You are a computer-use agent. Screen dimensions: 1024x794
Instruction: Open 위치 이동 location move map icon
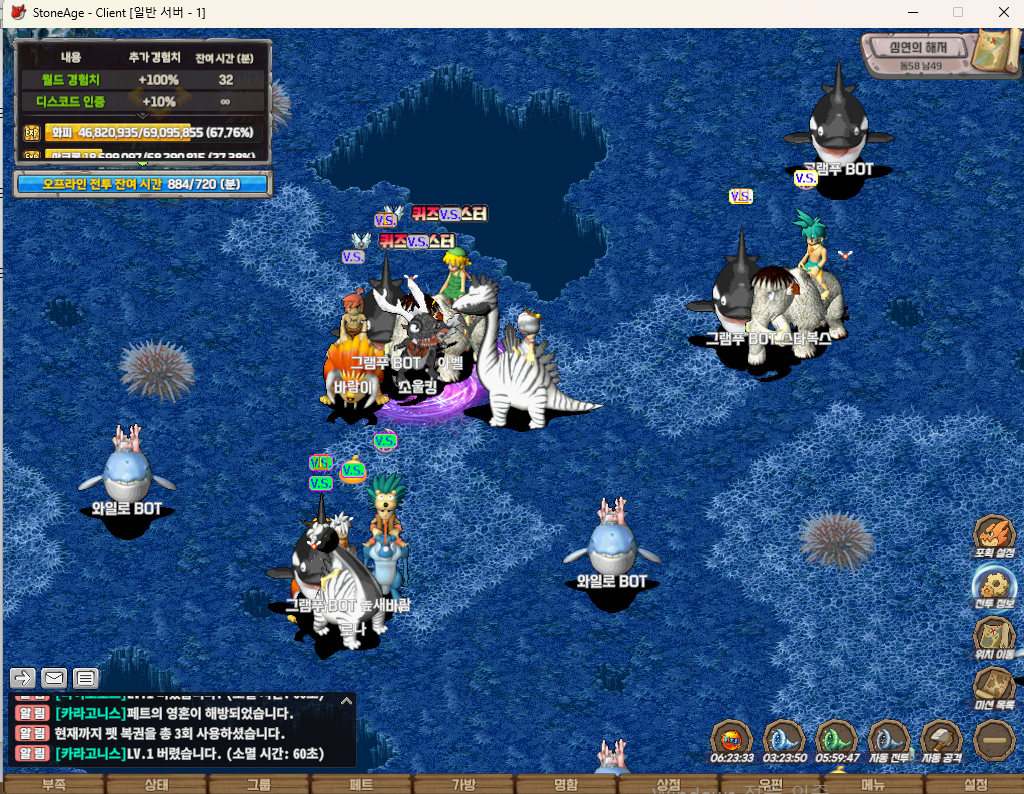[994, 637]
